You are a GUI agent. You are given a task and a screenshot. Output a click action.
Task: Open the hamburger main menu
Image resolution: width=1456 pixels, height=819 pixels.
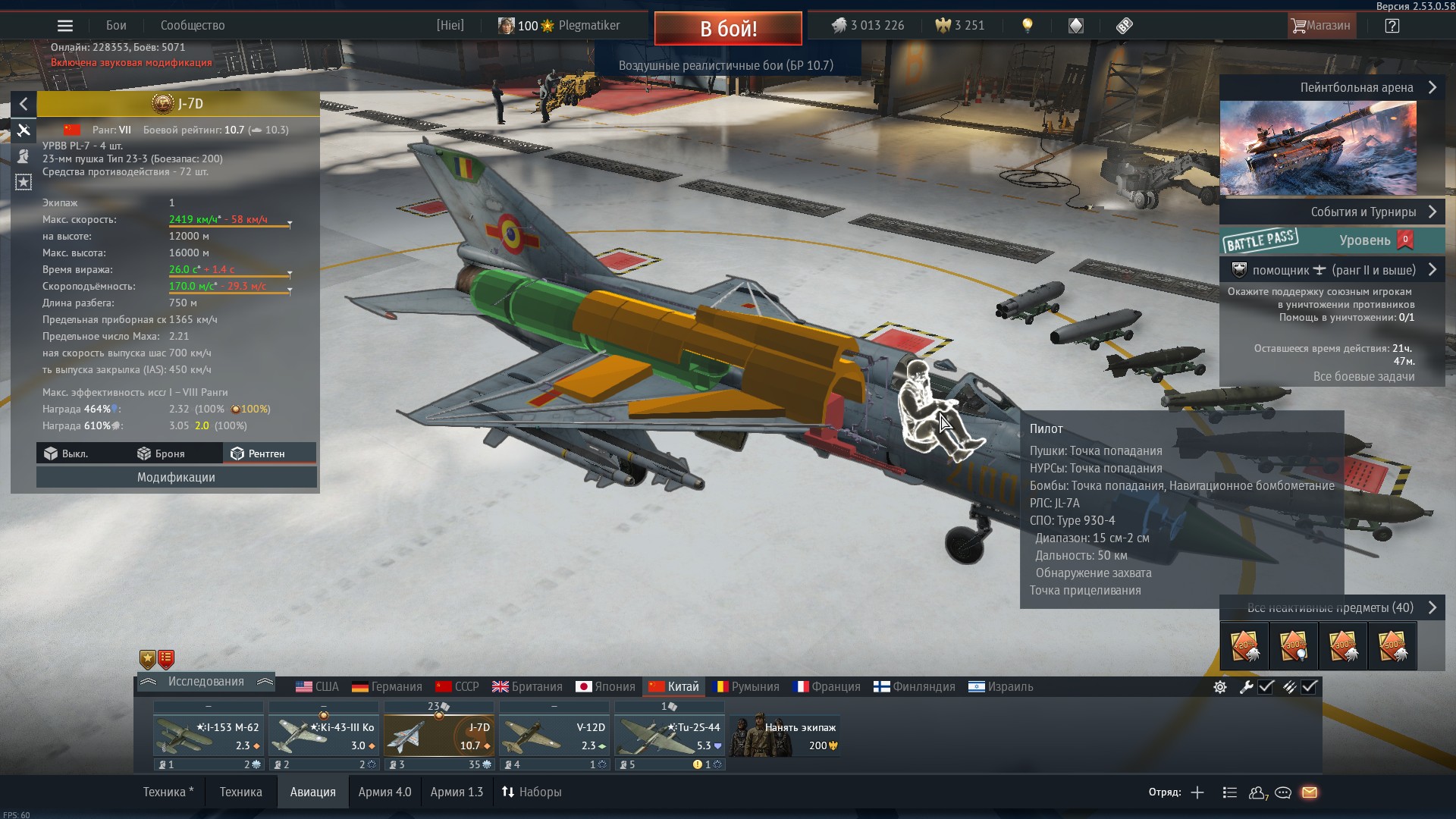click(x=65, y=26)
